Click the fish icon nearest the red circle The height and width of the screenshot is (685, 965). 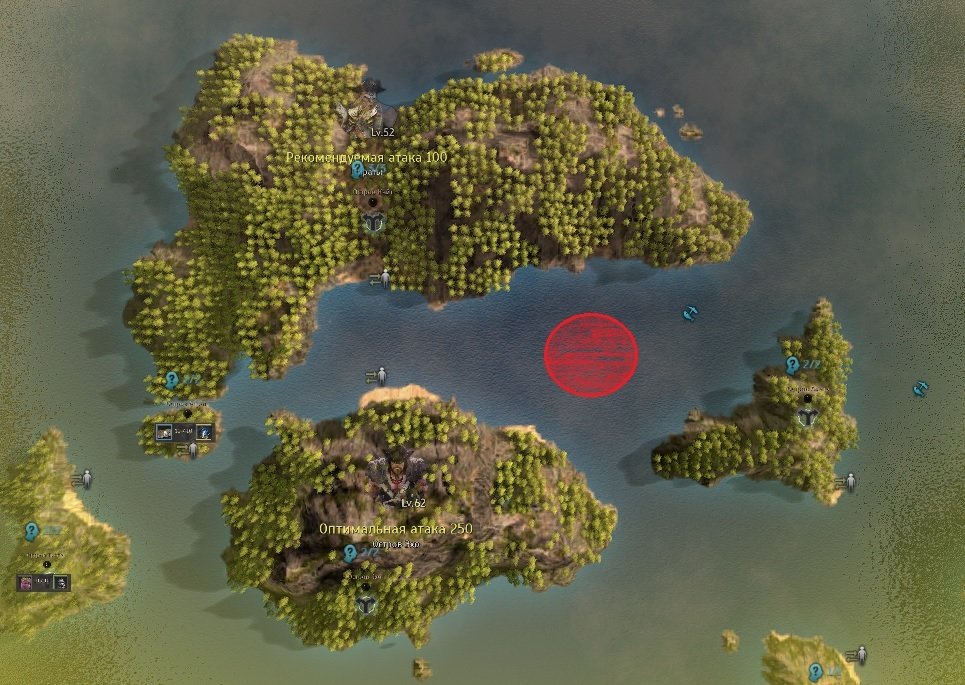[x=689, y=314]
